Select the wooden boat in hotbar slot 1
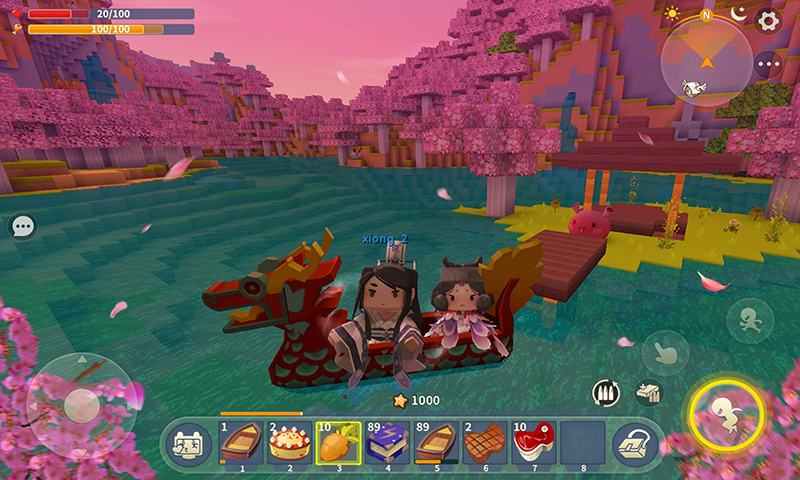The image size is (800, 480). point(241,442)
